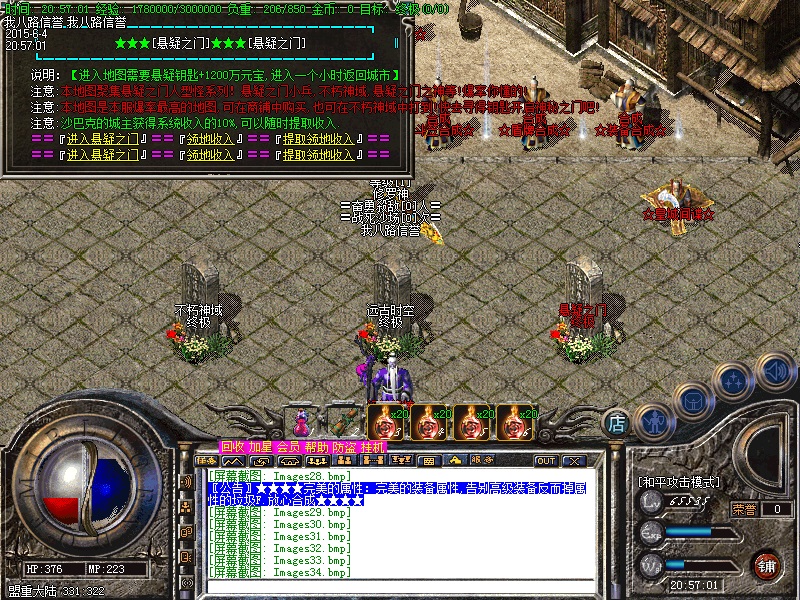Open the round 店 shop button
Screen dimensions: 800x600
[x=618, y=424]
